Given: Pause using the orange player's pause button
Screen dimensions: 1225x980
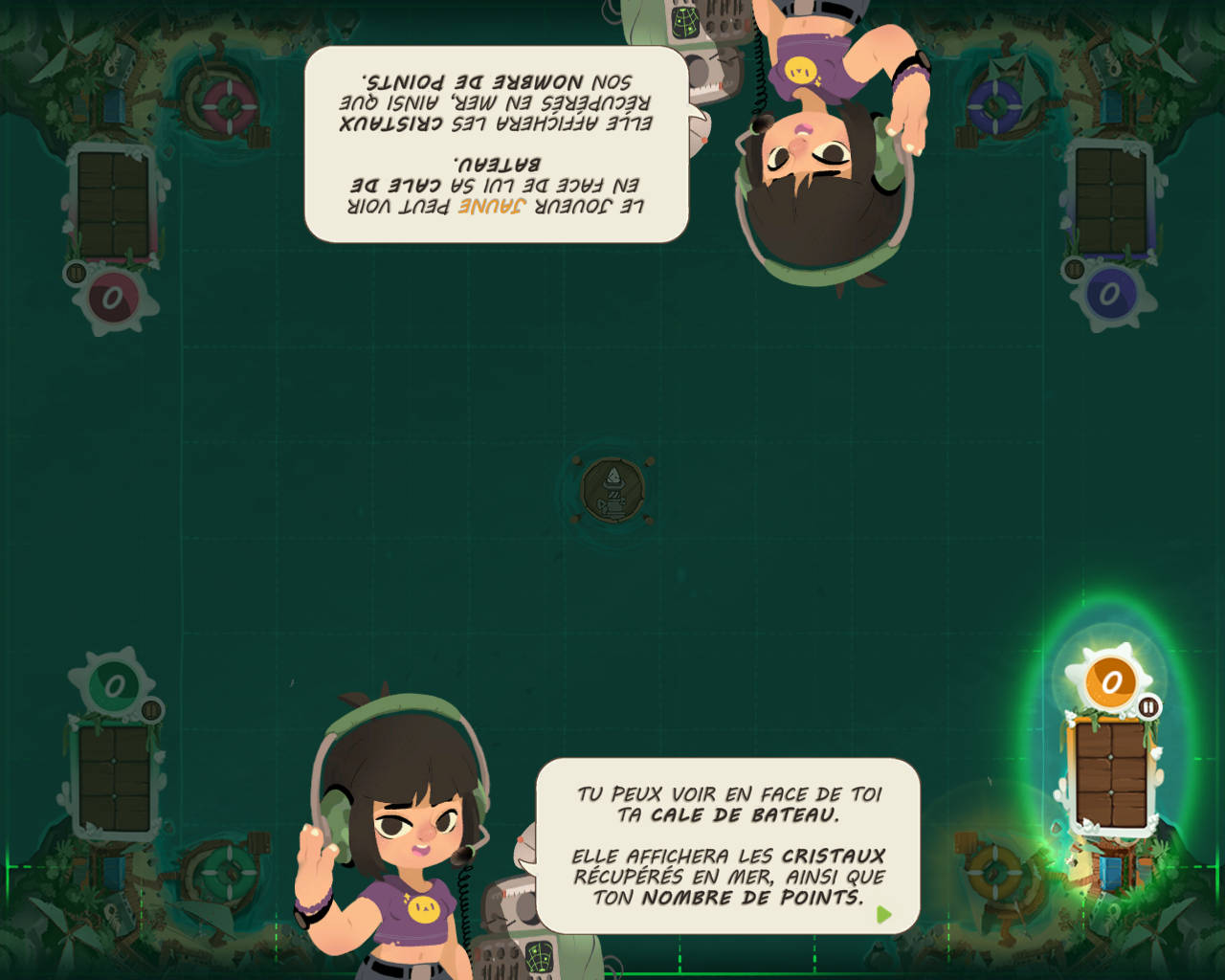Looking at the screenshot, I should pos(1147,707).
